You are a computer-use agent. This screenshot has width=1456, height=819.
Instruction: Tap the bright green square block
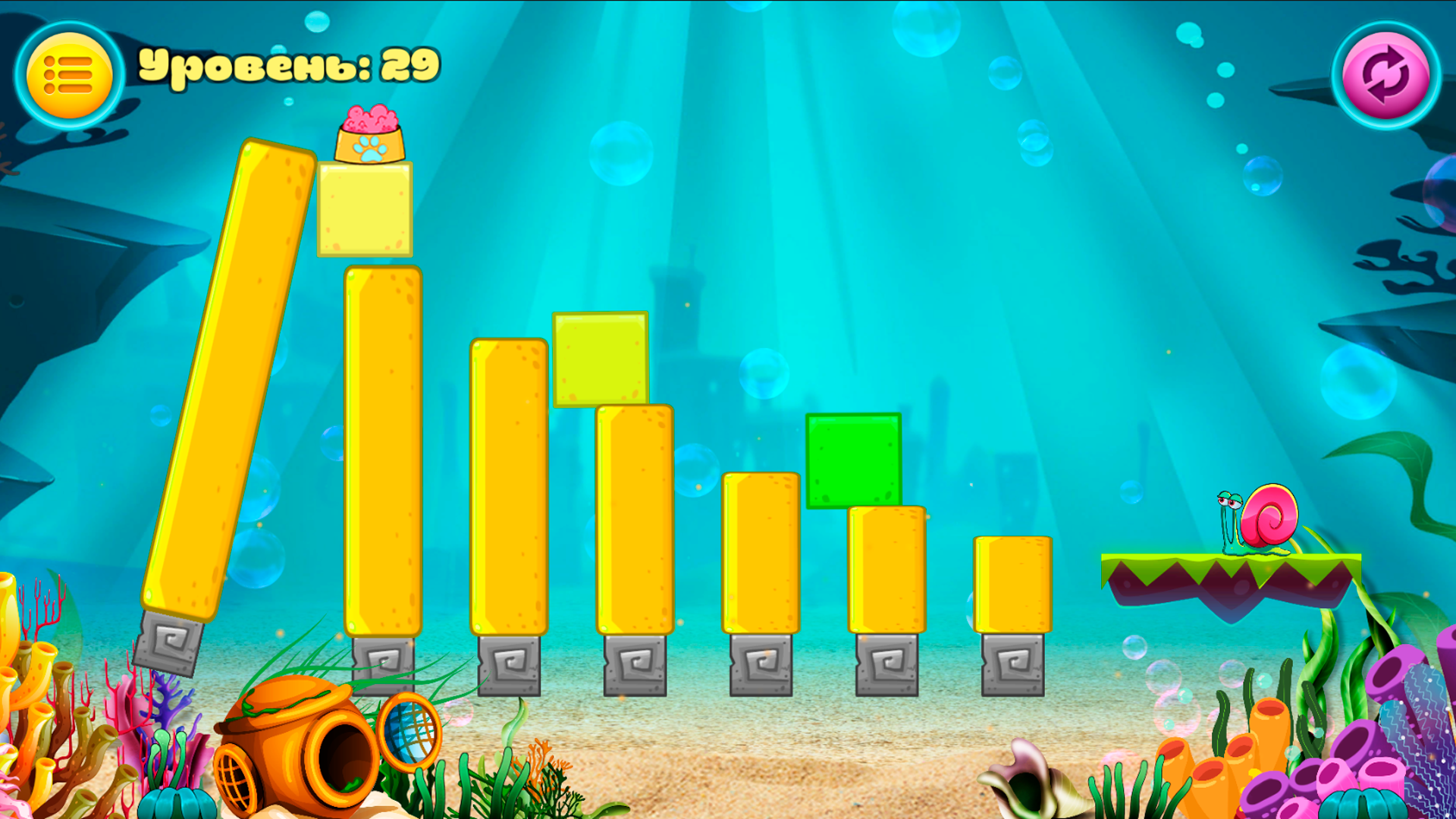(853, 461)
